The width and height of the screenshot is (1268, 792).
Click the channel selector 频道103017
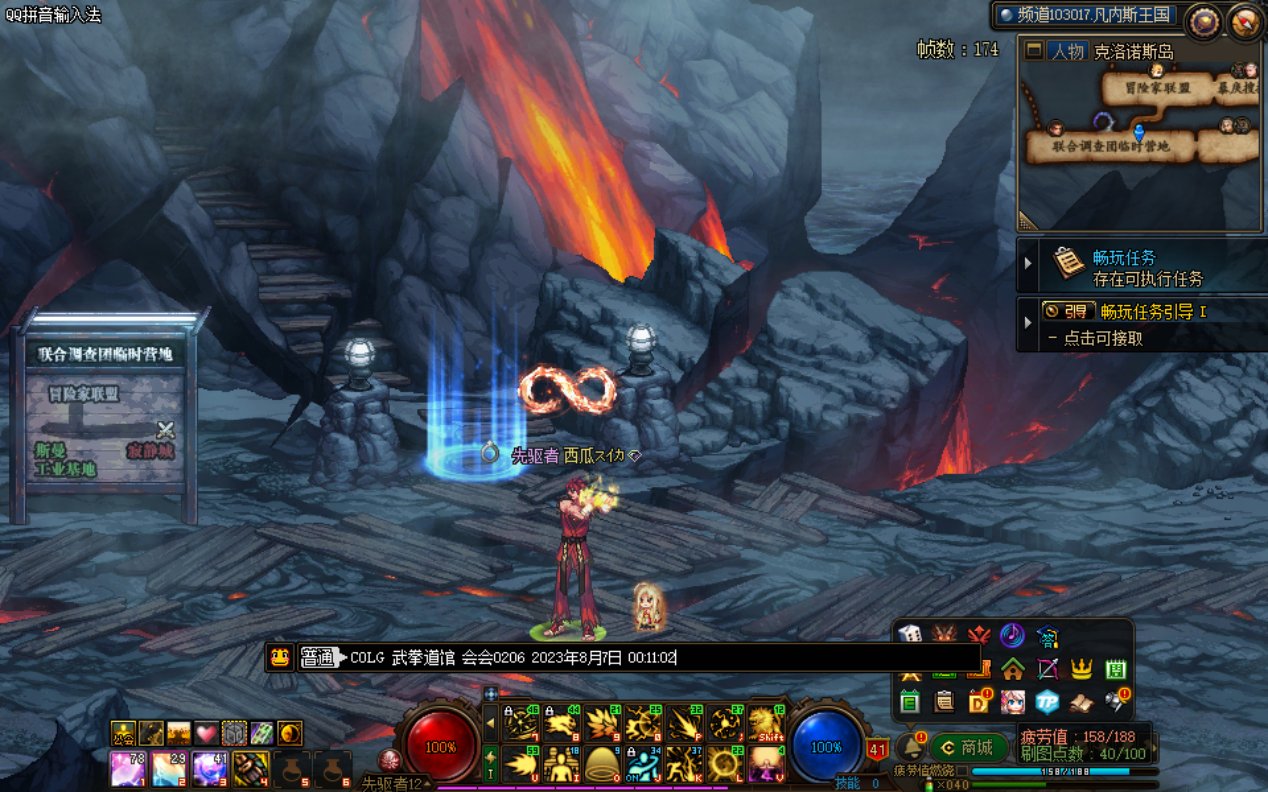[x=1088, y=15]
